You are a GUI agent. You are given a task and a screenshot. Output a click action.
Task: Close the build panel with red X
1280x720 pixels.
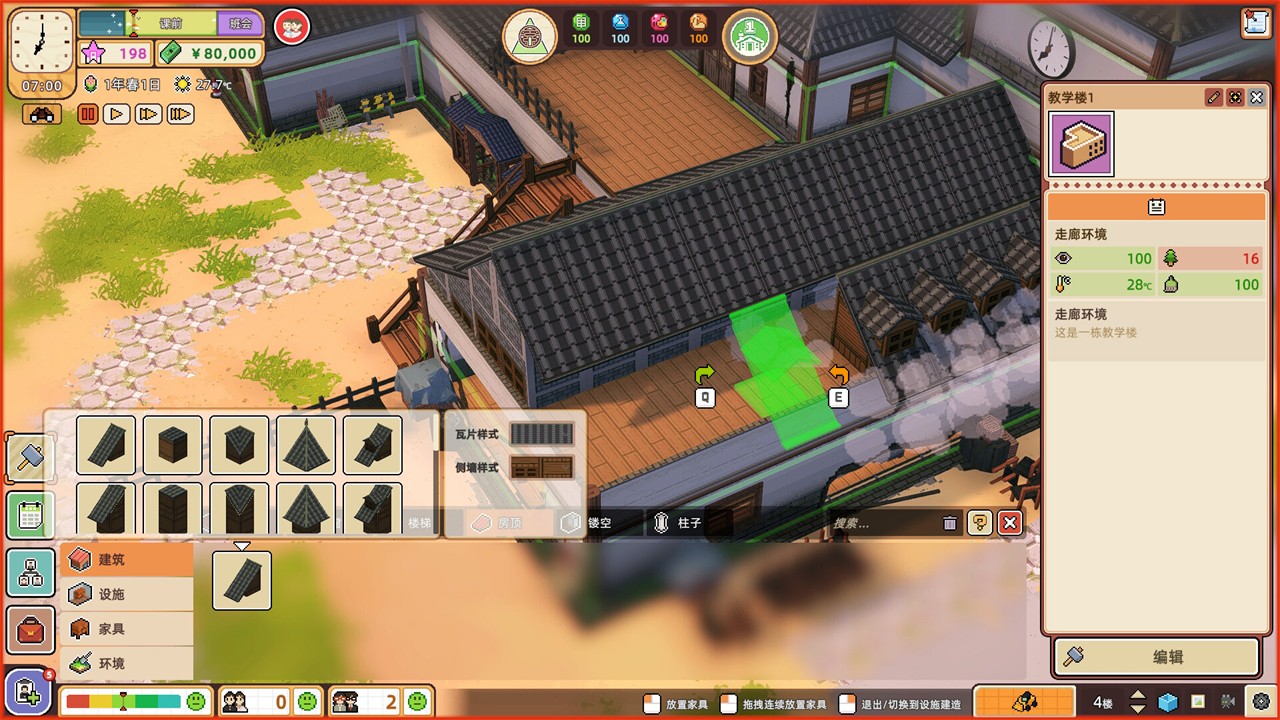1010,522
